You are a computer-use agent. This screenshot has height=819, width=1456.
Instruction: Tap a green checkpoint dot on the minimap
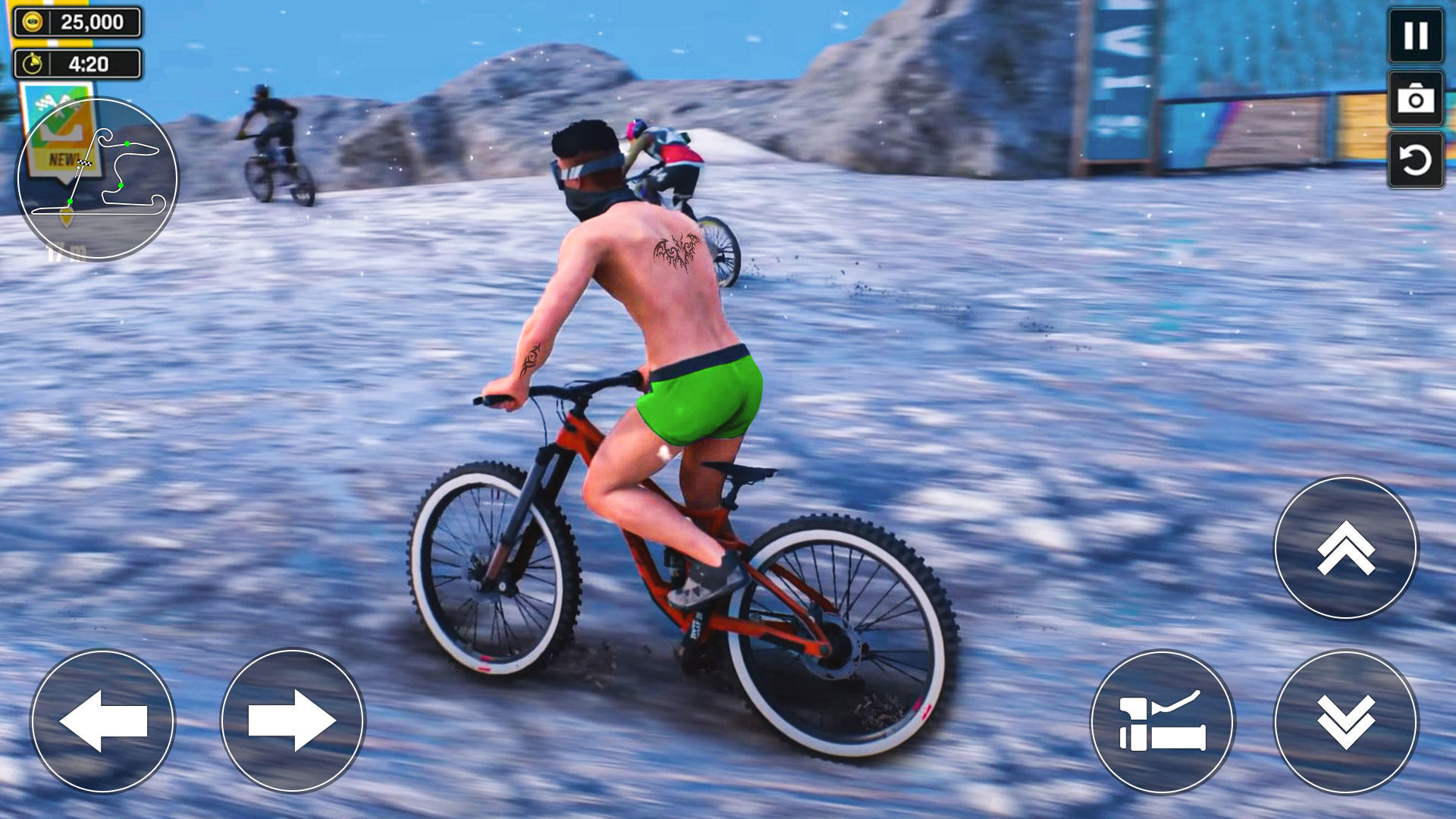[127, 144]
